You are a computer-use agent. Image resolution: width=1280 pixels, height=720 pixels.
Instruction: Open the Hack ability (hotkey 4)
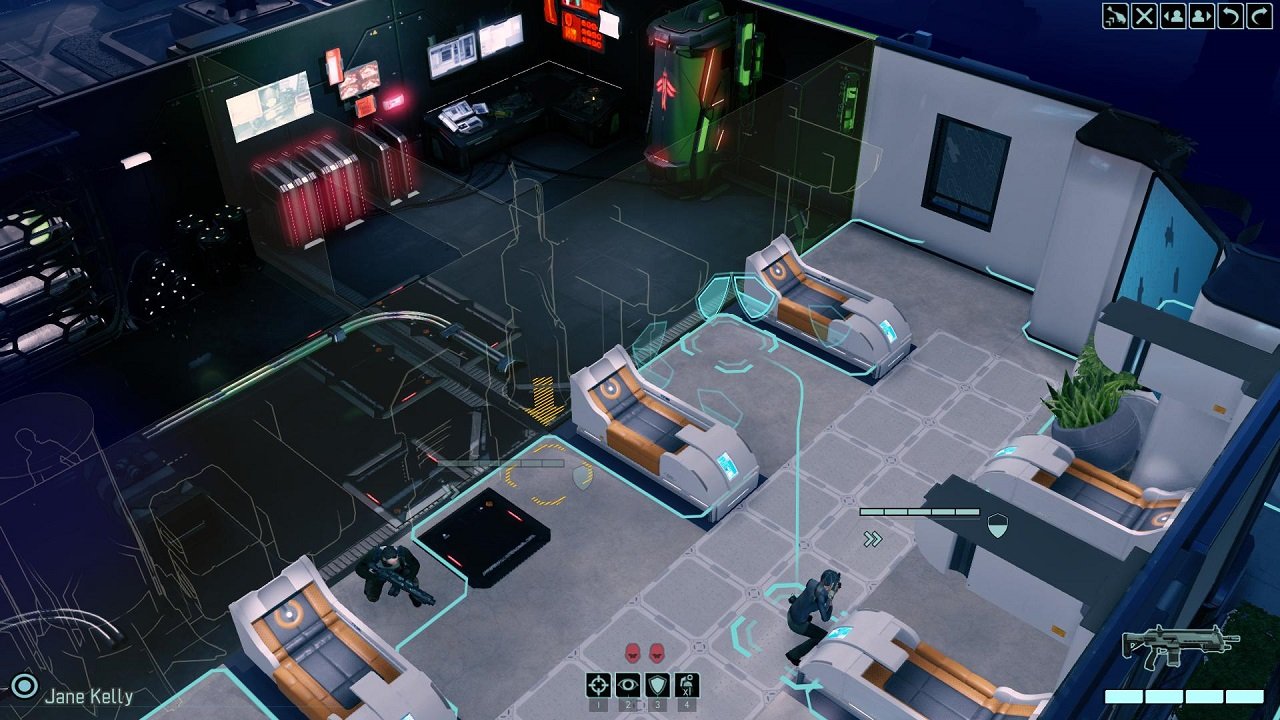pos(685,684)
